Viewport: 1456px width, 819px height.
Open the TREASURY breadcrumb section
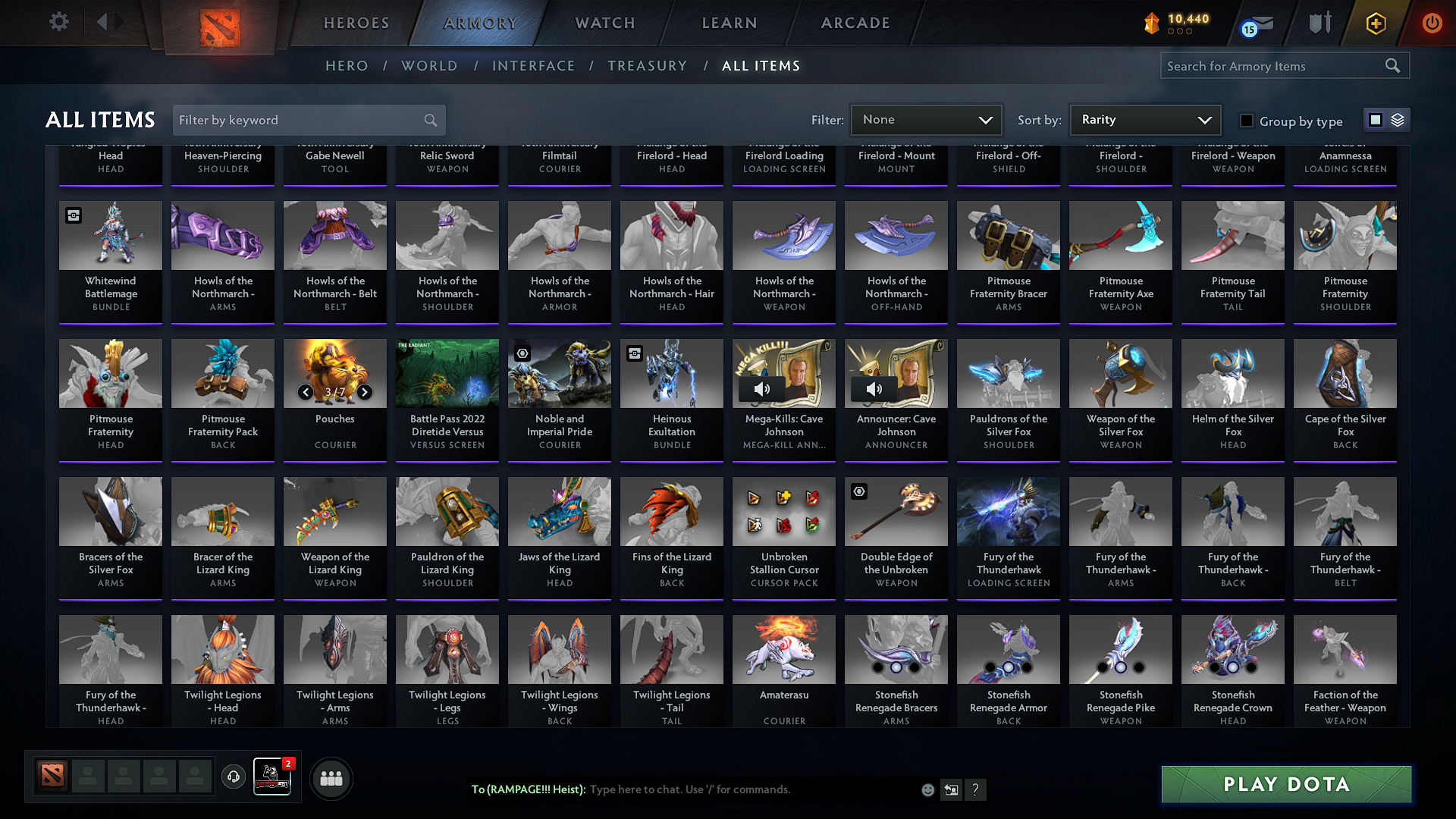coord(647,66)
